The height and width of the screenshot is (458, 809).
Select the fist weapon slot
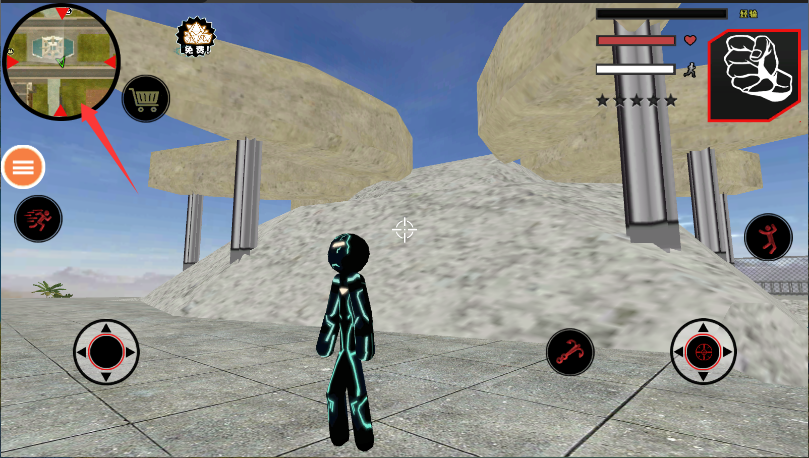coord(753,75)
